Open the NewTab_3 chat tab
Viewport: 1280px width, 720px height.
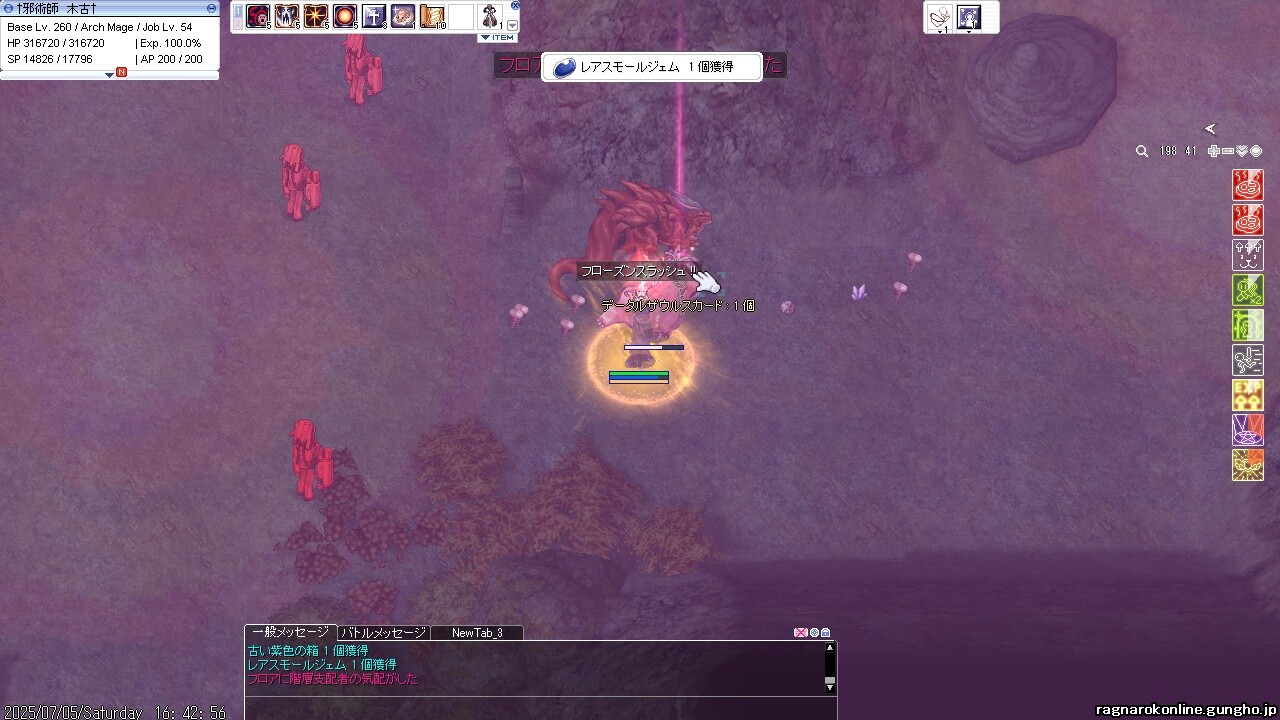click(x=477, y=633)
